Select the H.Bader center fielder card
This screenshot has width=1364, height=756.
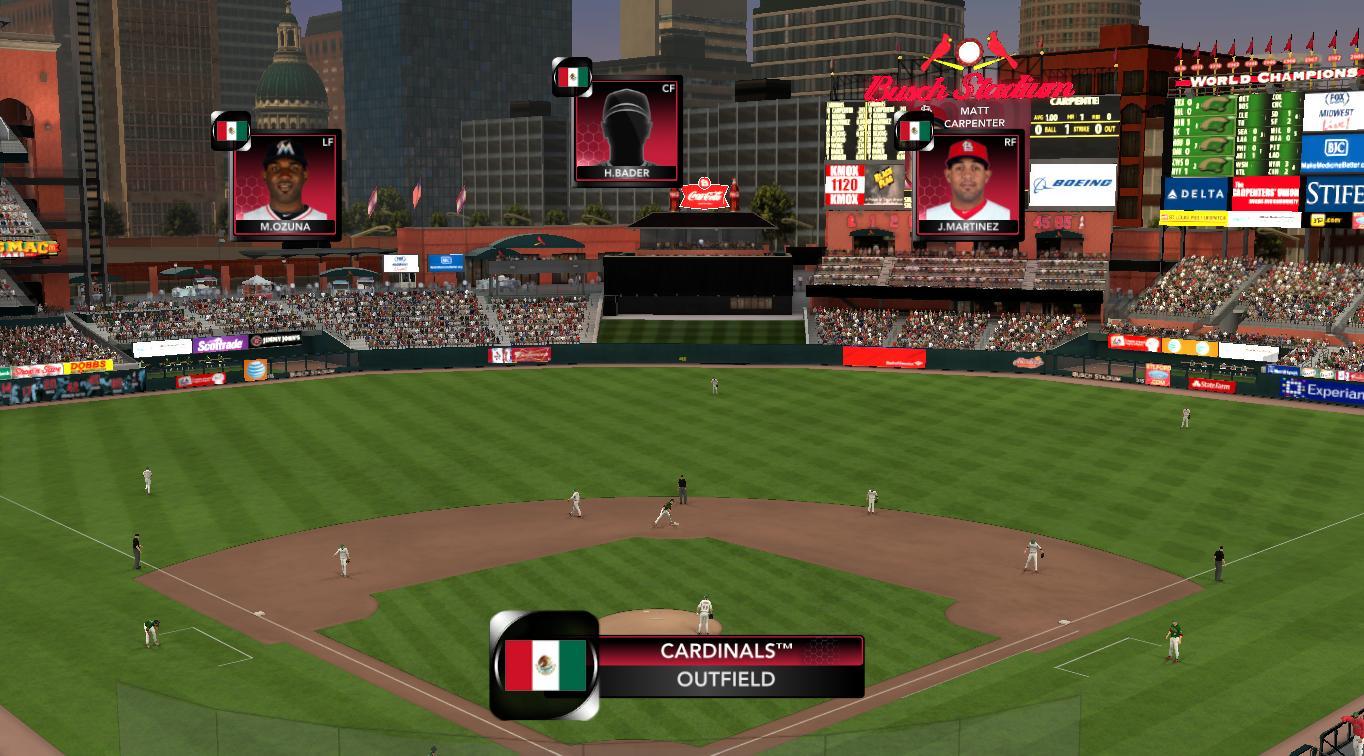coord(627,131)
